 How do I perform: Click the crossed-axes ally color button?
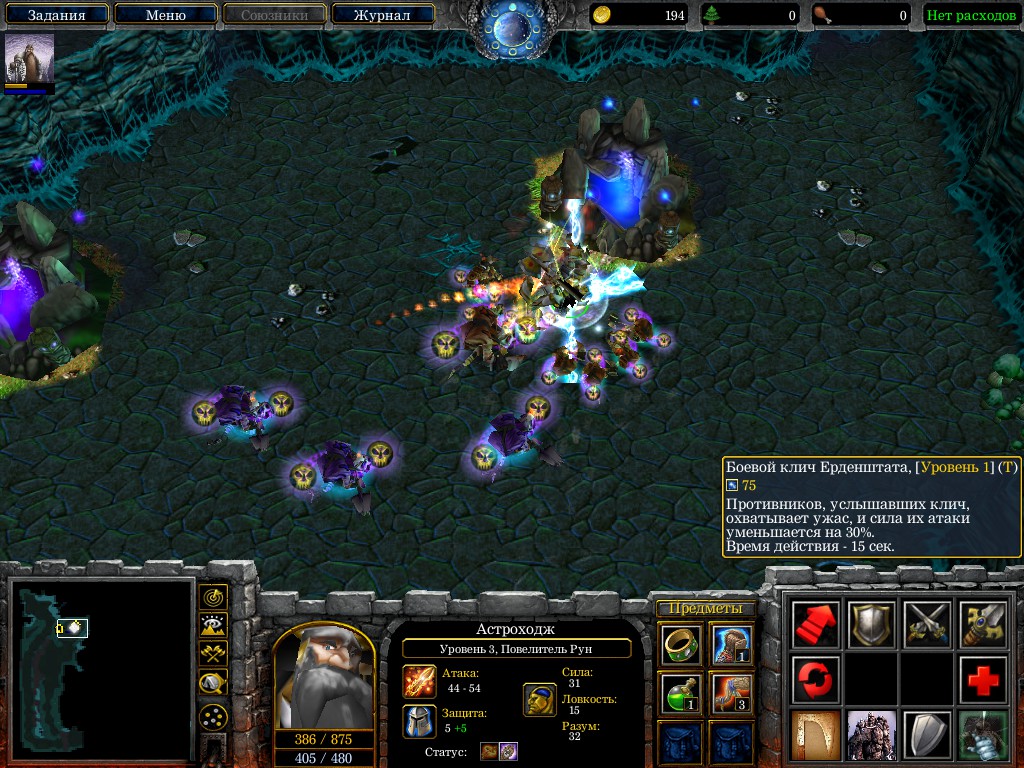coord(213,655)
